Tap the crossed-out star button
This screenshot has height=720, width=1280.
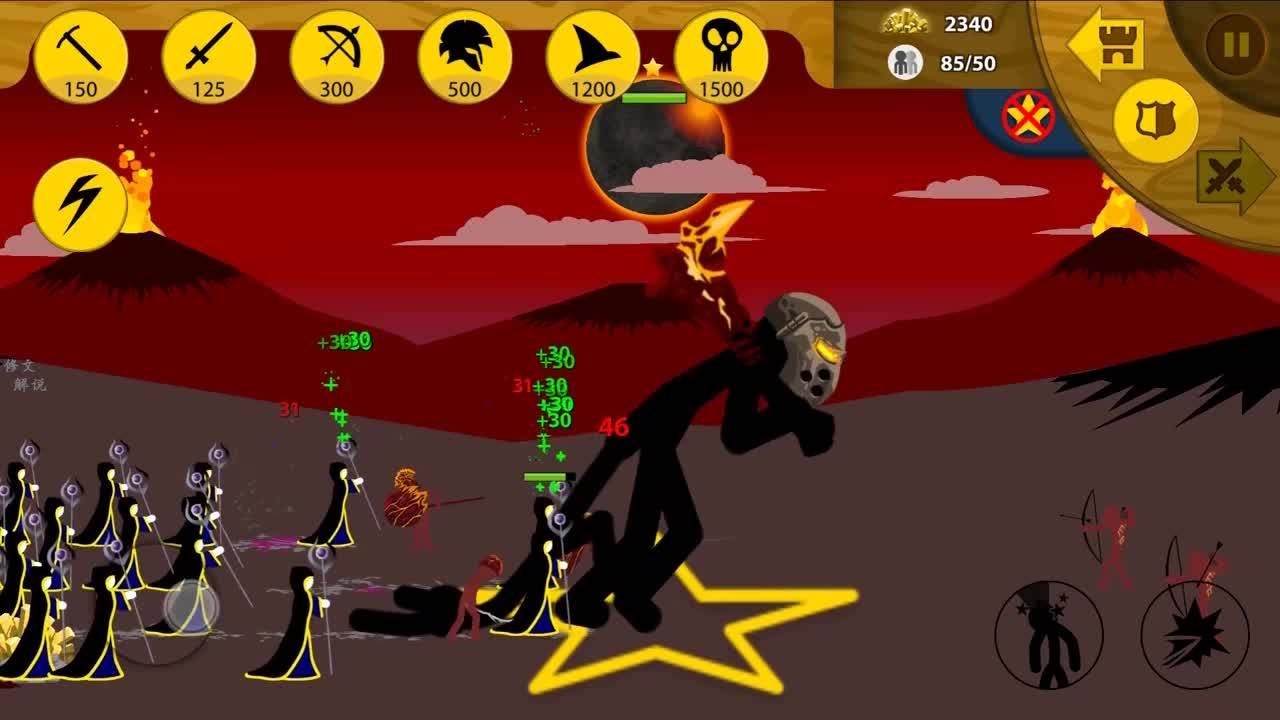pyautogui.click(x=1029, y=117)
